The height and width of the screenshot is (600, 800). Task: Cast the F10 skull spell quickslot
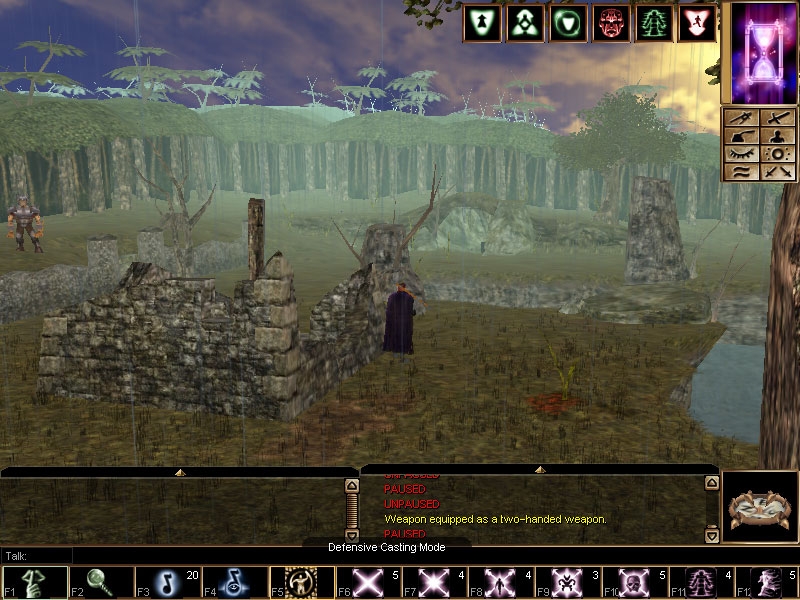[636, 582]
